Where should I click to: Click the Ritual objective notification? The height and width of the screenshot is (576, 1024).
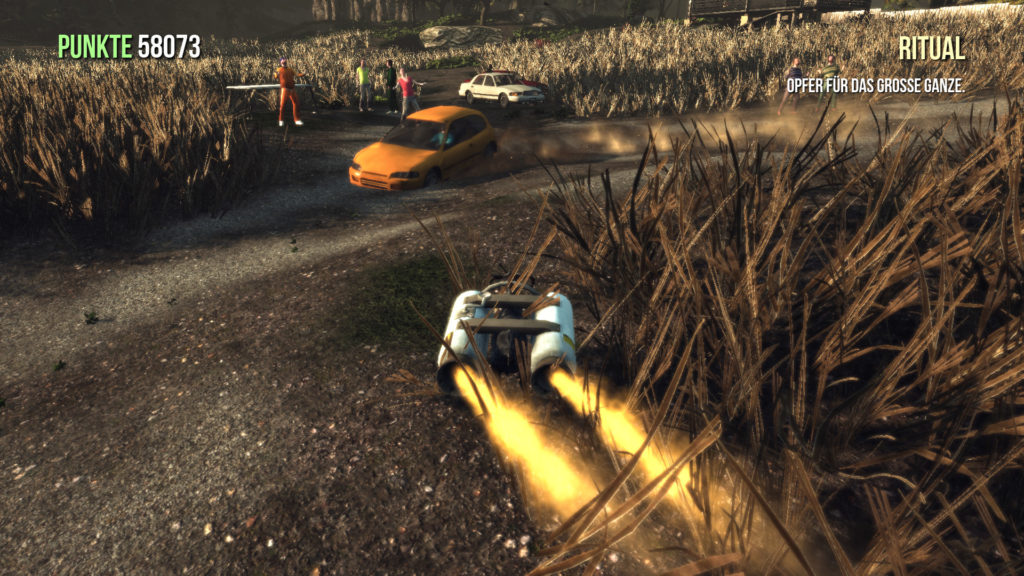tap(930, 48)
